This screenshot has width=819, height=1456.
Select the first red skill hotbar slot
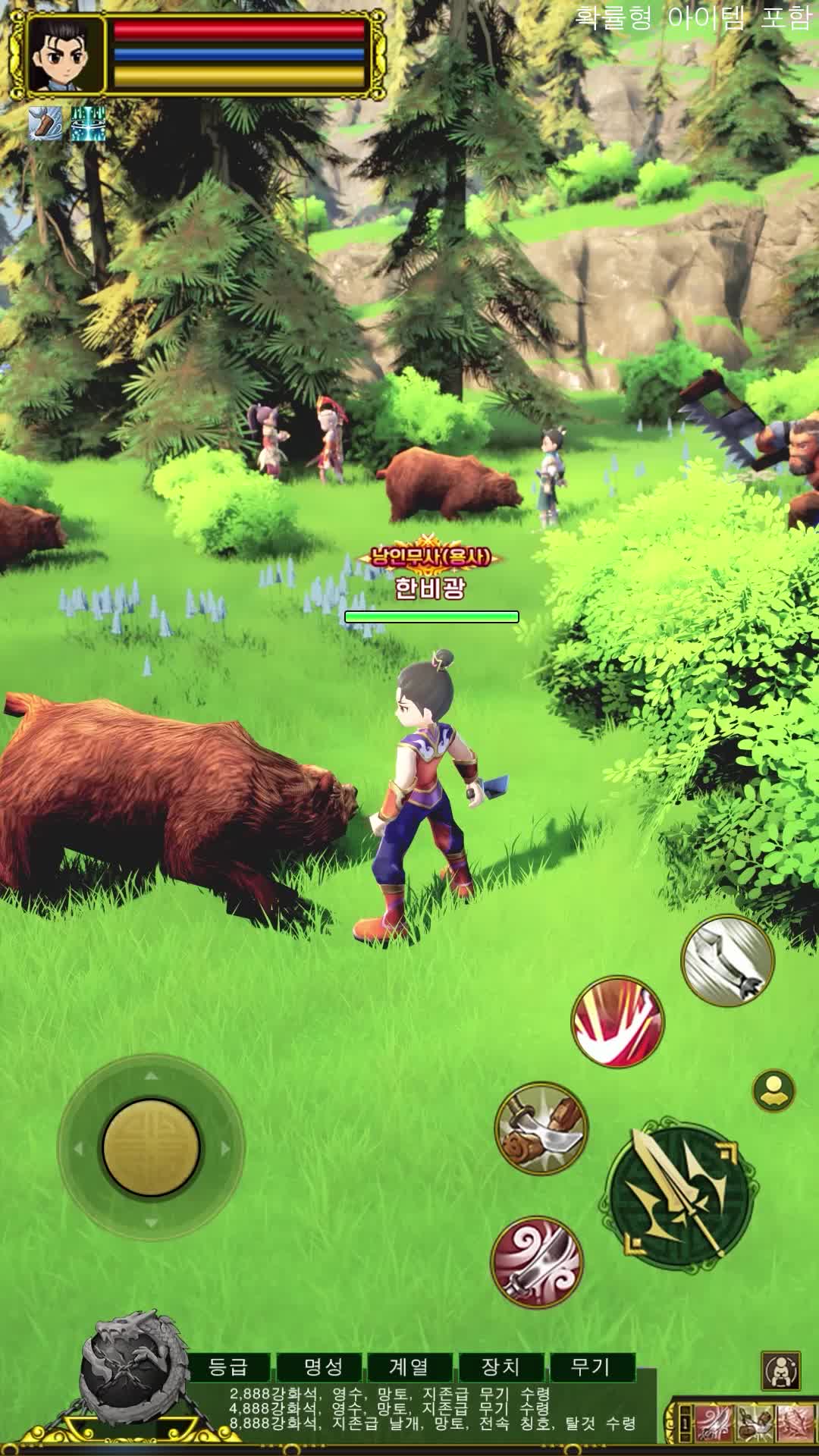coord(713,1423)
